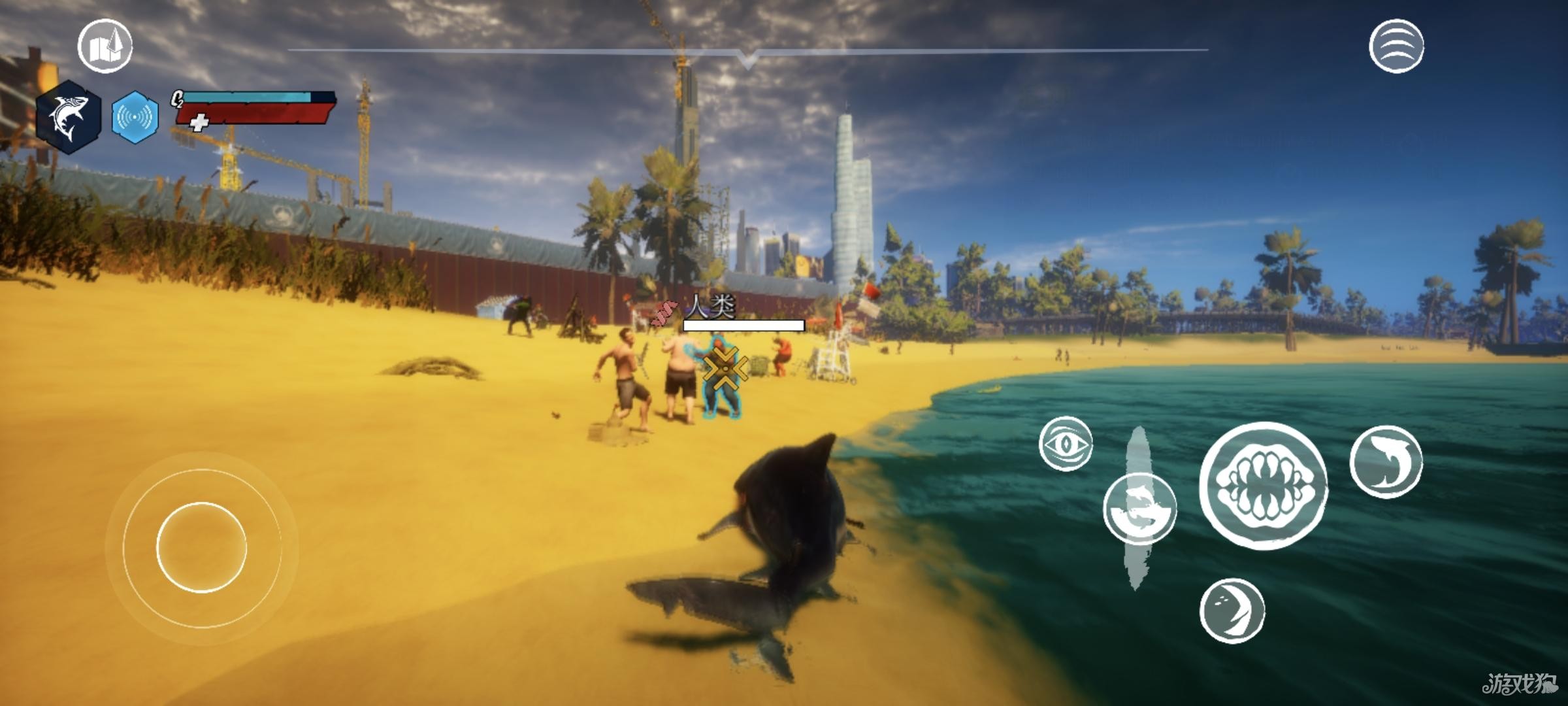Viewport: 1568px width, 706px height.
Task: Tap the shark emblem hexagon
Action: point(69,117)
